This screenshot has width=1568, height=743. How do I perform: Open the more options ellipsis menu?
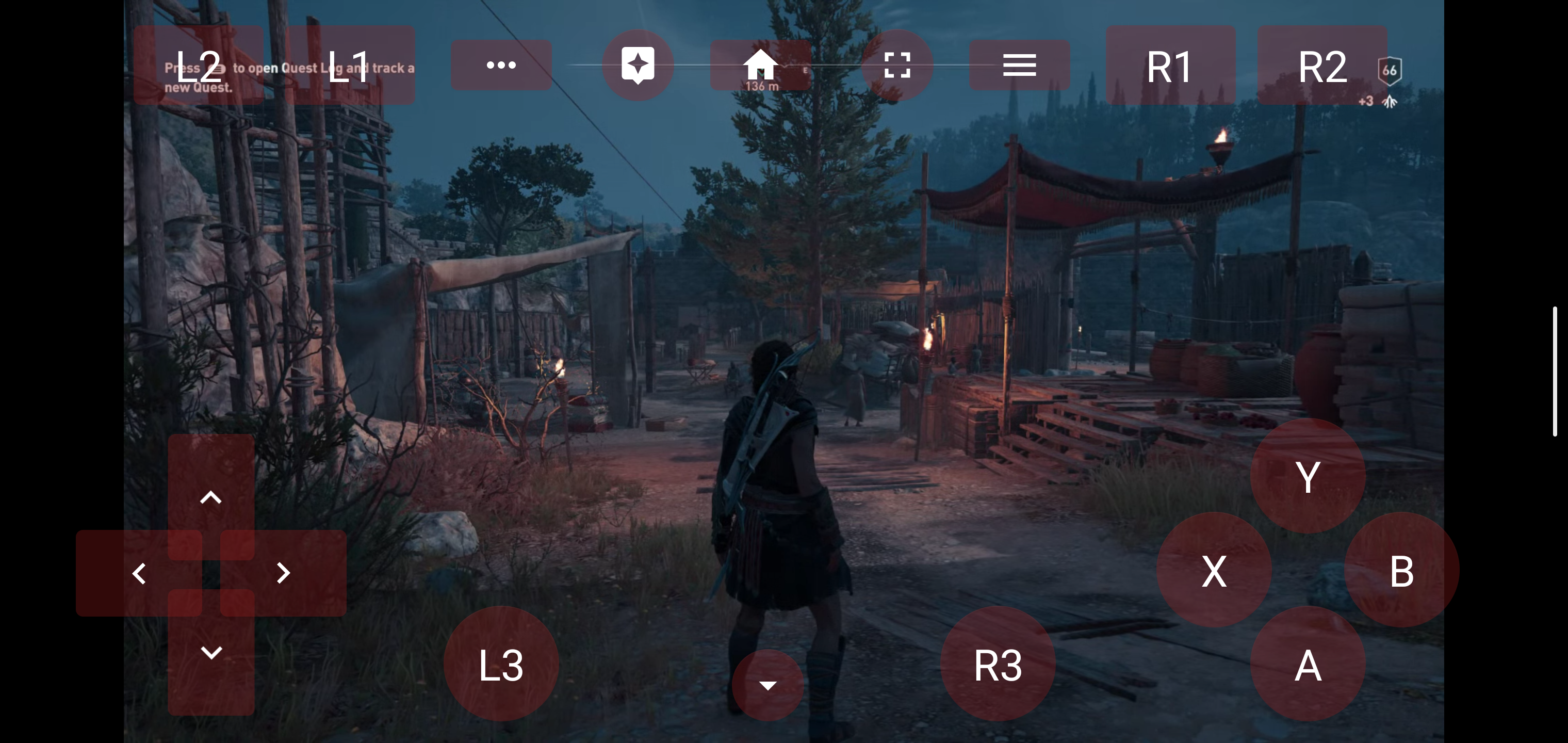point(500,64)
